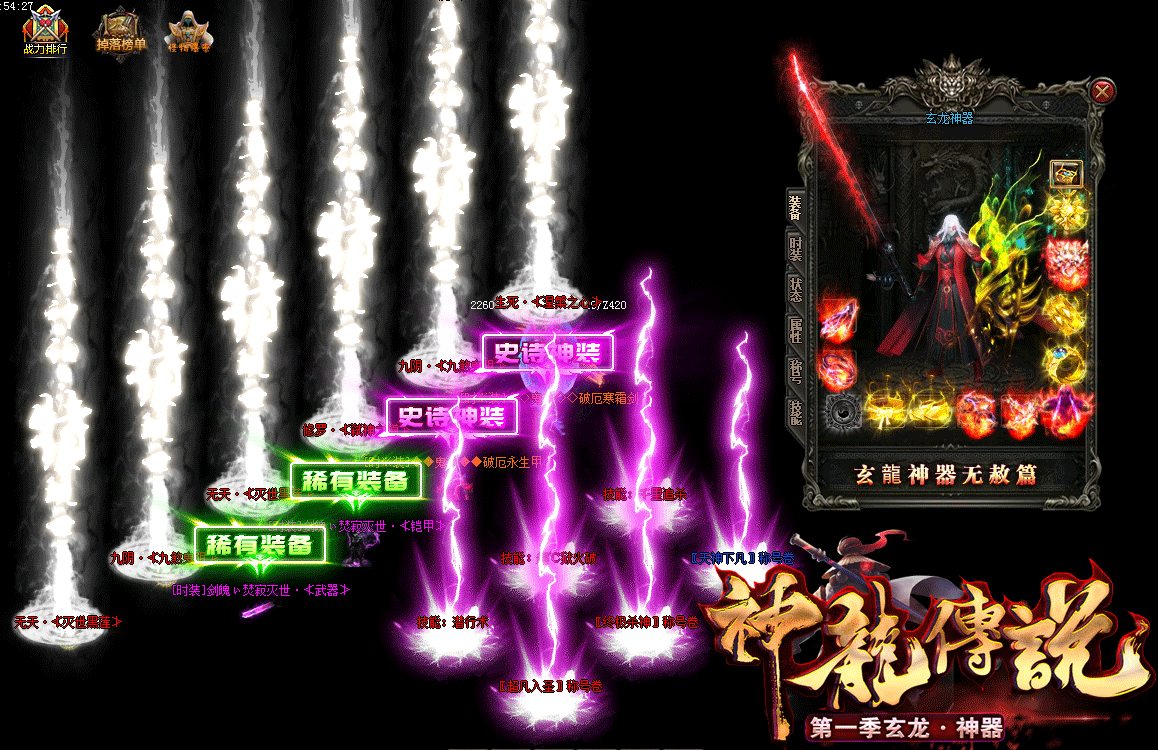Switch to the 装备 equipment tab
The height and width of the screenshot is (750, 1158).
(795, 208)
